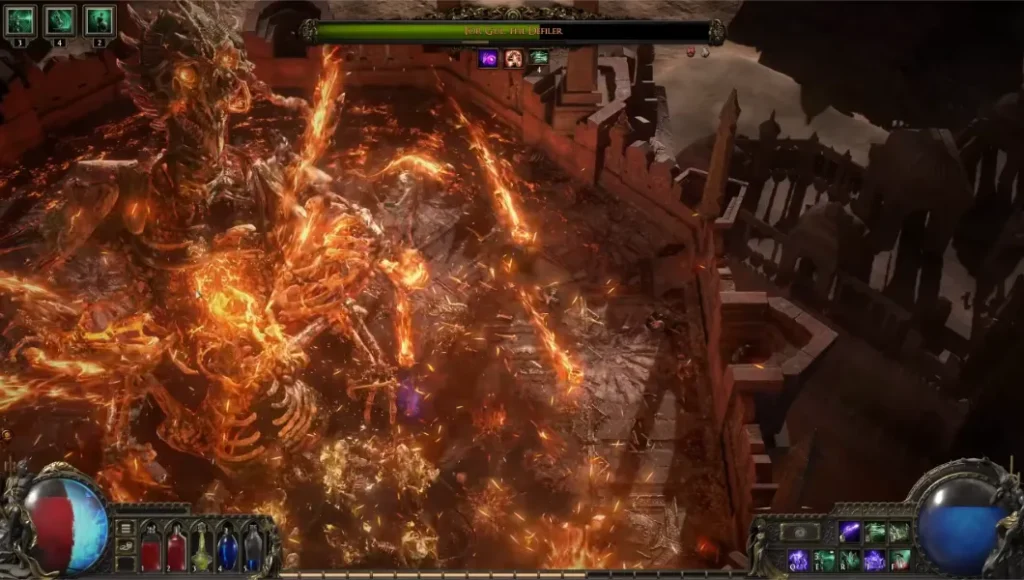This screenshot has height=580, width=1024.
Task: Use the green and red skill bound to F
Action: (900, 560)
